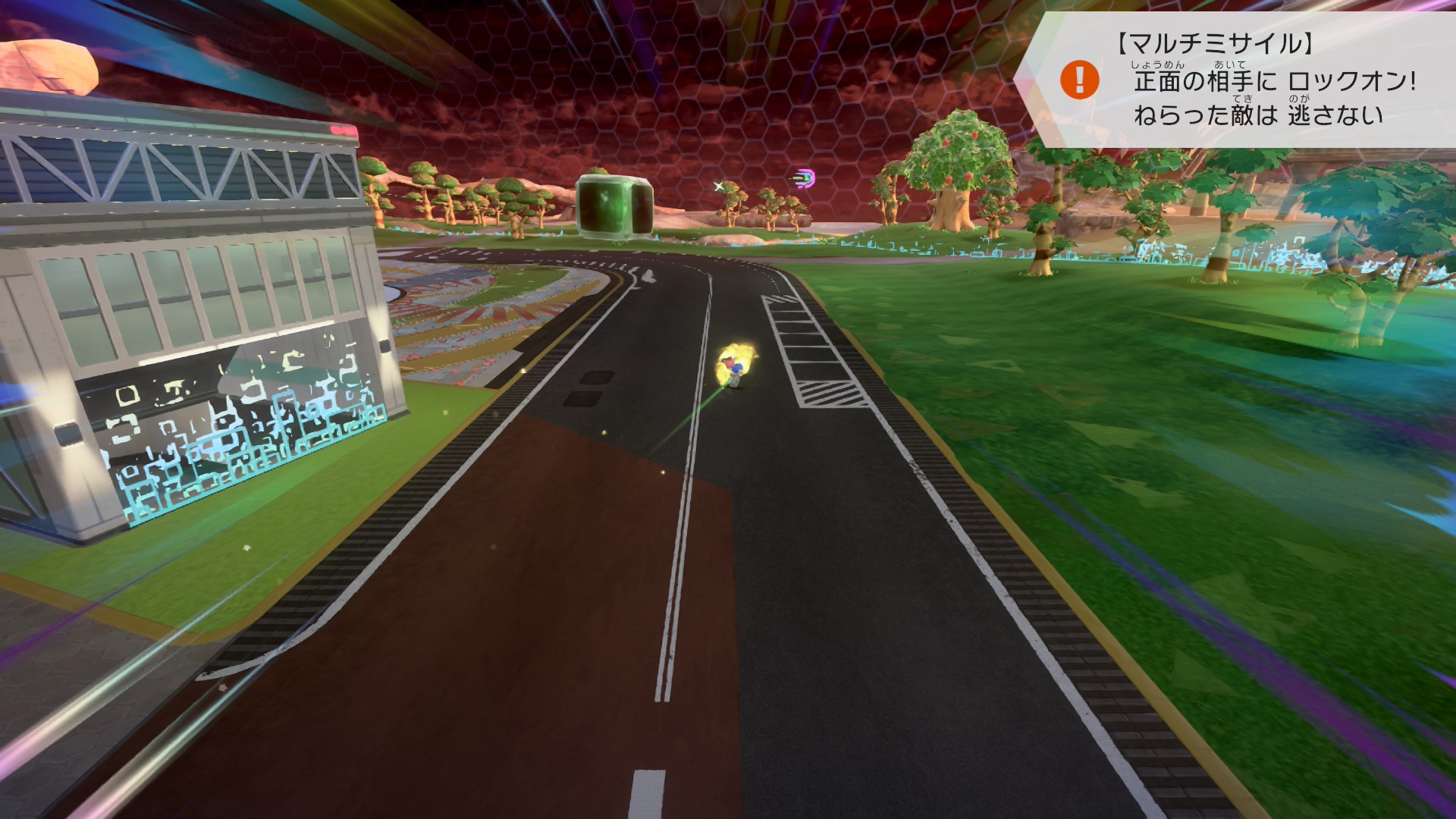
Task: Click the orange exclamation alert icon
Action: [1079, 80]
